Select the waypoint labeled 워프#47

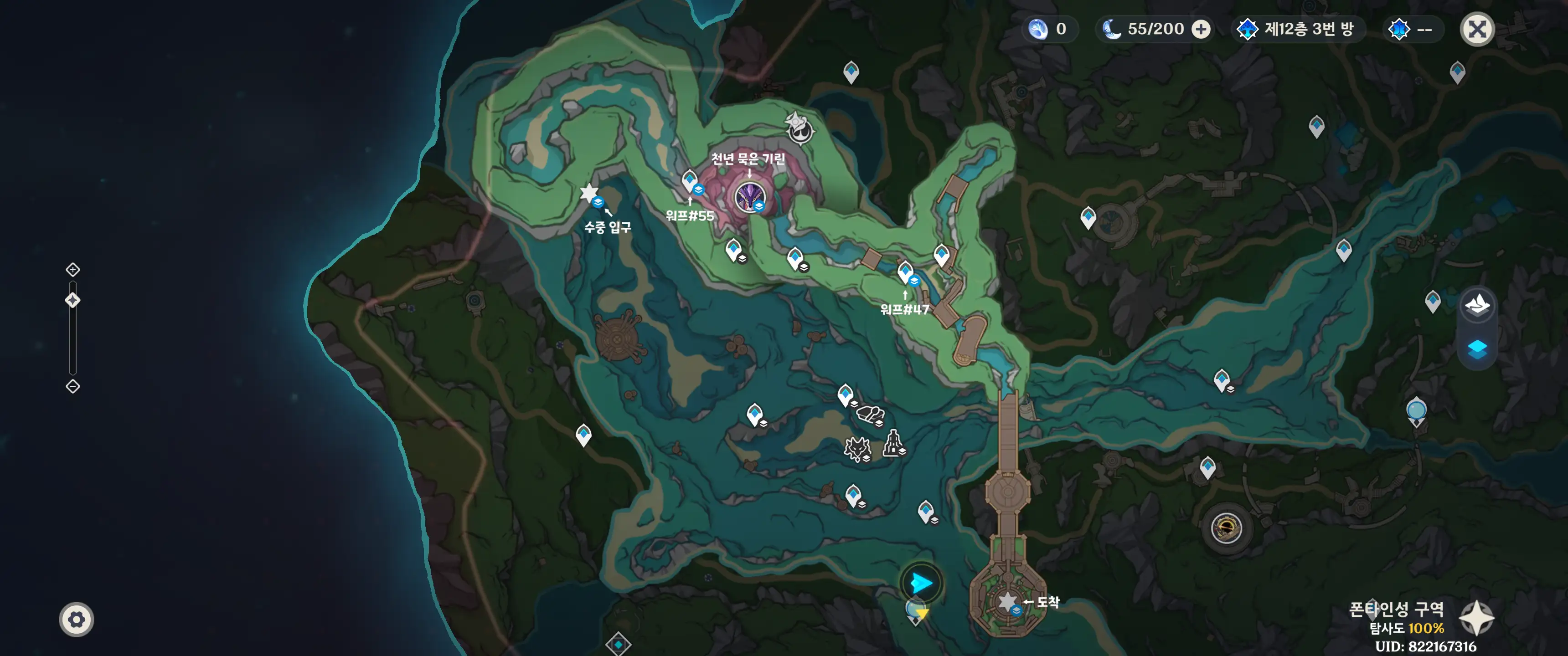point(905,272)
